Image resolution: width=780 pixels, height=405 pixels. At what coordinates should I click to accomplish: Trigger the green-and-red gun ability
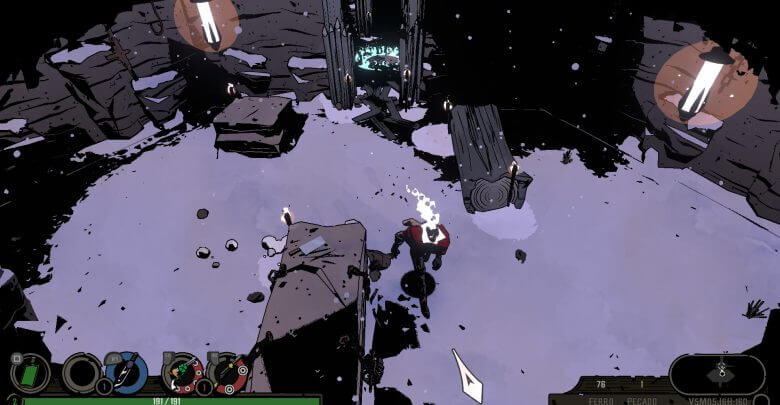(182, 373)
